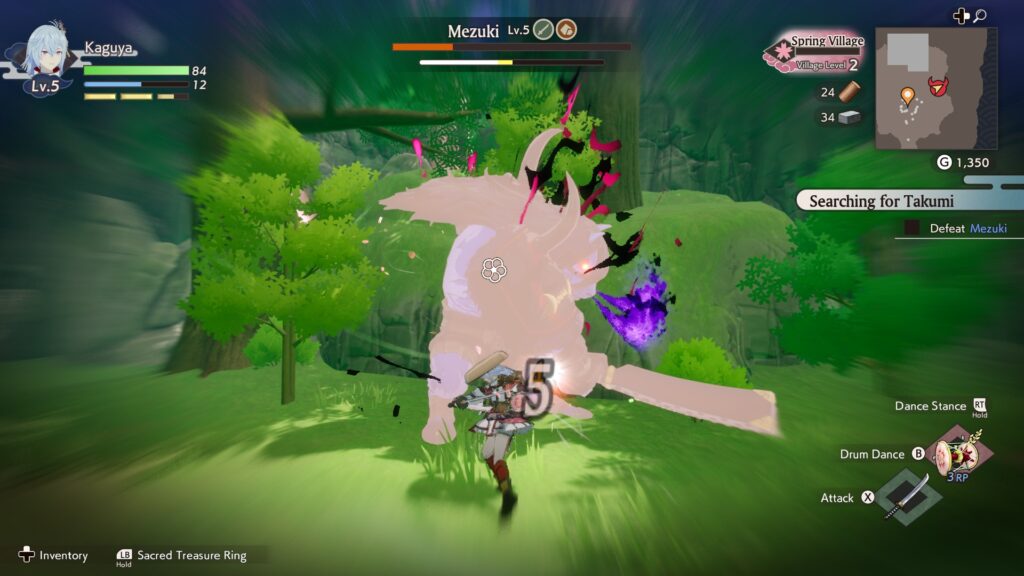The height and width of the screenshot is (576, 1024).
Task: Click the red demon boss marker on minimap
Action: pyautogui.click(x=938, y=86)
